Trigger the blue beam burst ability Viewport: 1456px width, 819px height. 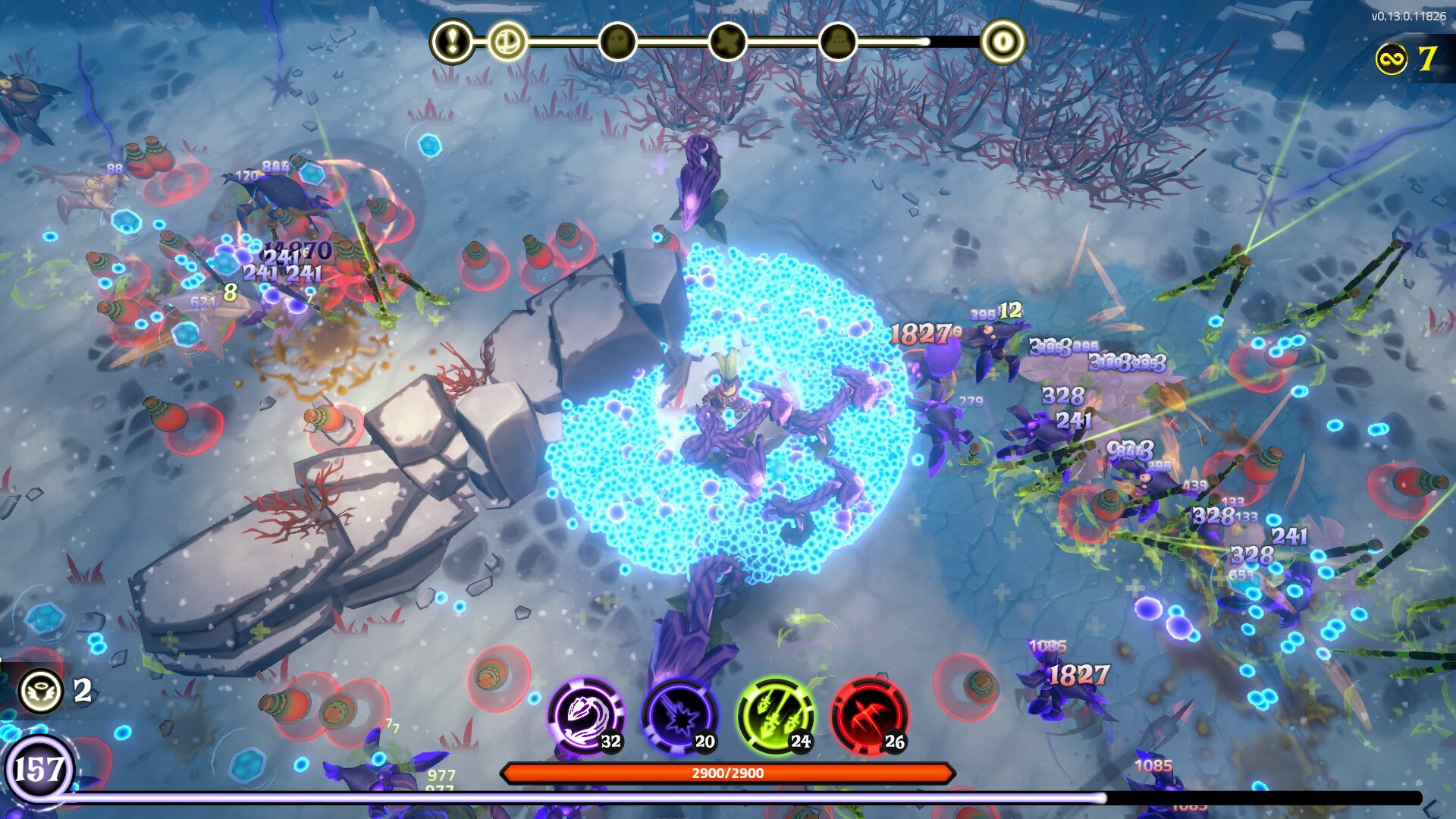click(680, 716)
